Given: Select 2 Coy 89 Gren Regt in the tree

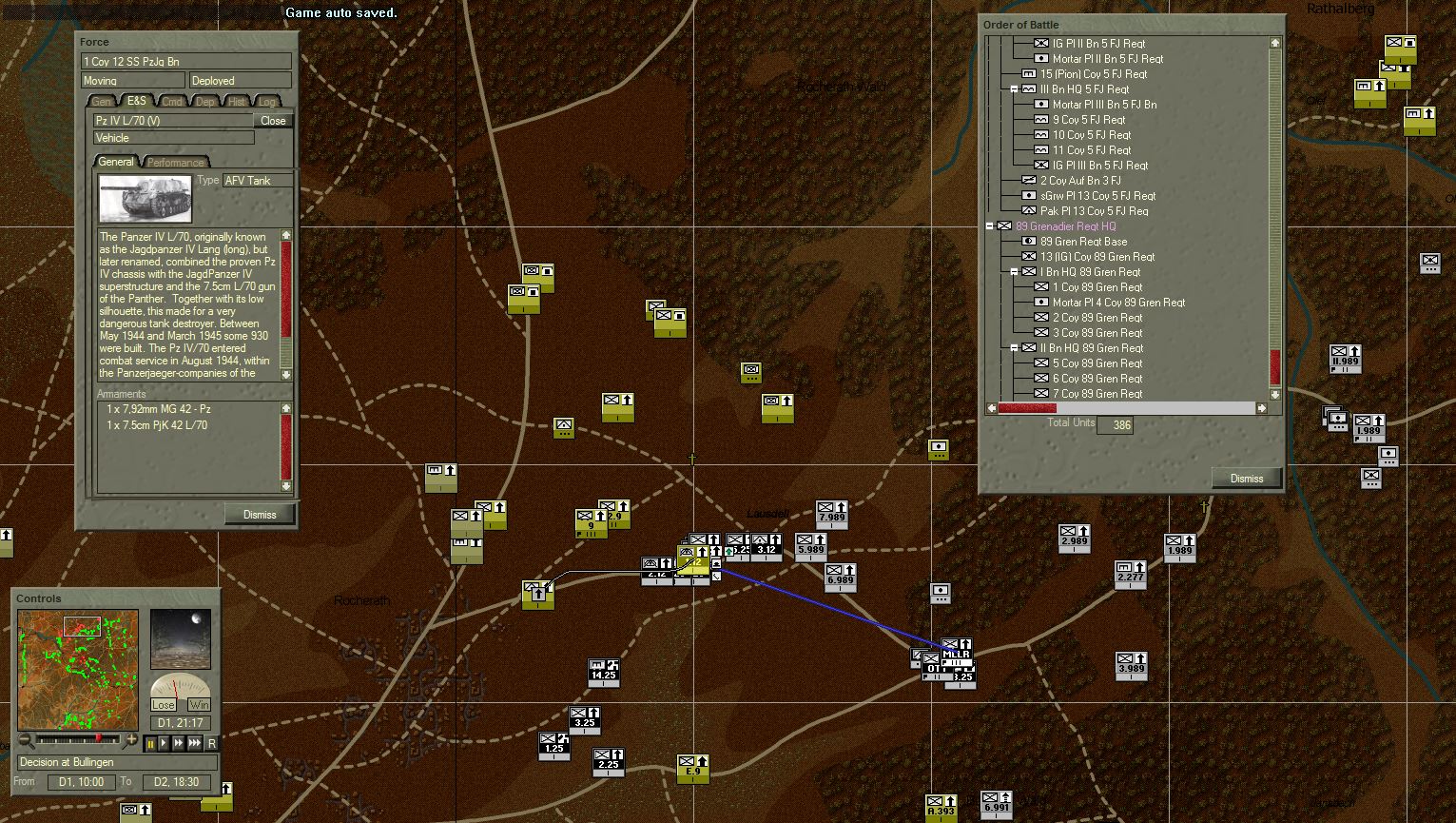Looking at the screenshot, I should [1097, 317].
